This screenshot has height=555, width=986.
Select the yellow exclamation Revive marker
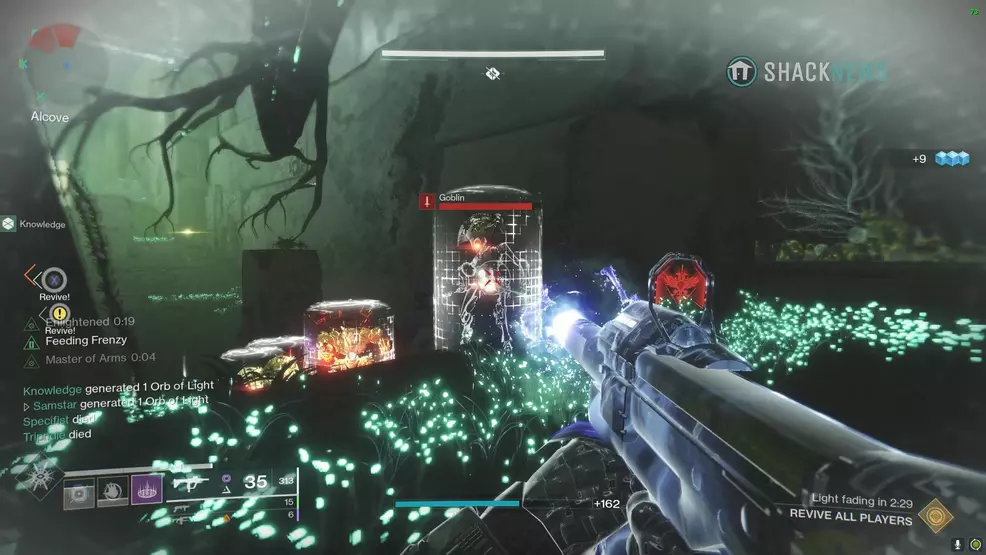coord(58,313)
